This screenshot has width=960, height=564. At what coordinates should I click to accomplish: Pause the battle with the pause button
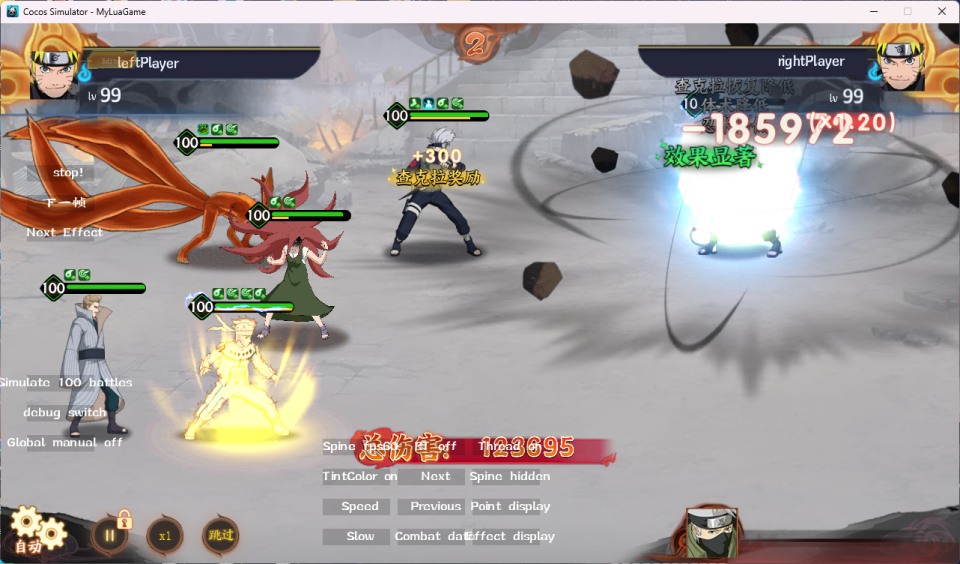point(110,535)
